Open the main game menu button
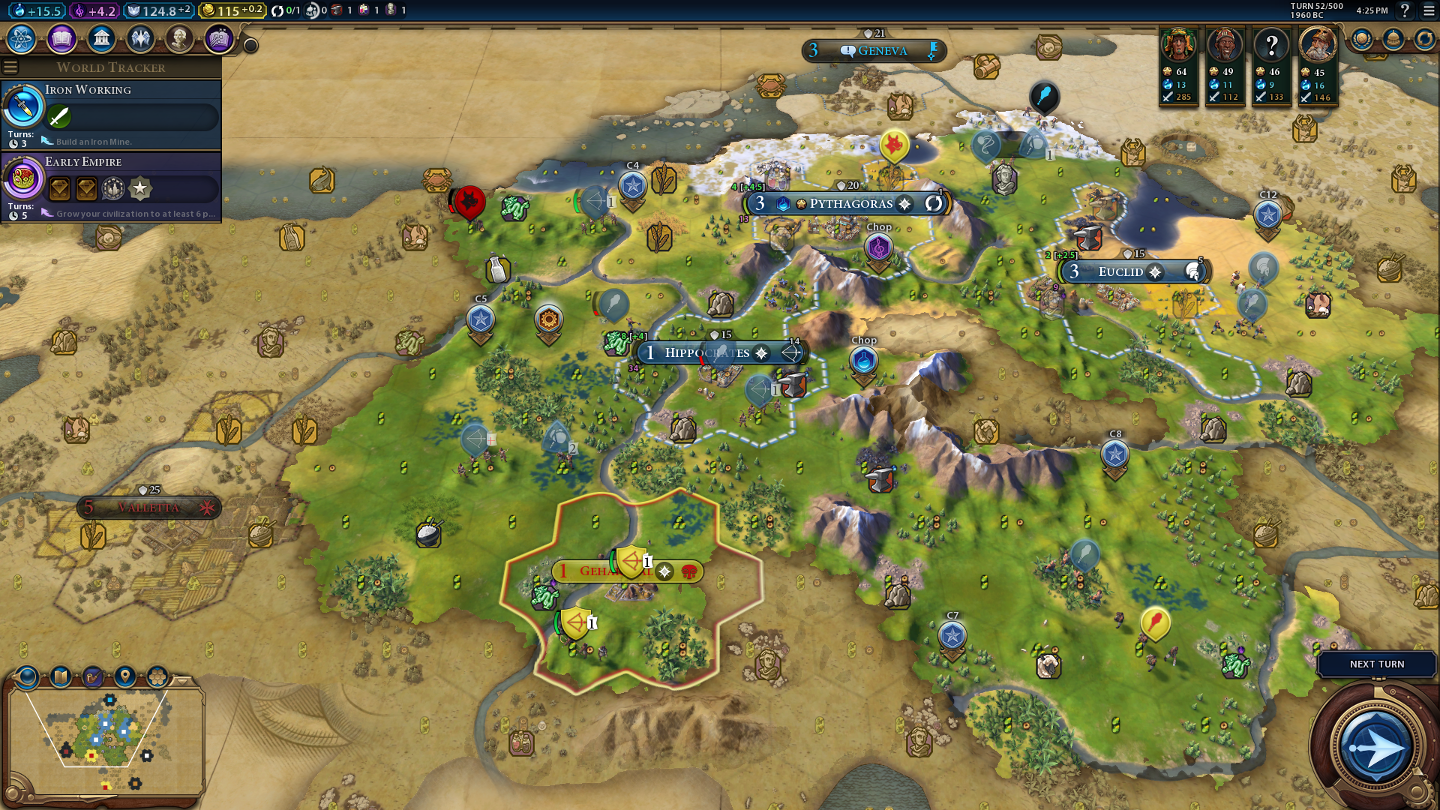 pyautogui.click(x=1428, y=11)
